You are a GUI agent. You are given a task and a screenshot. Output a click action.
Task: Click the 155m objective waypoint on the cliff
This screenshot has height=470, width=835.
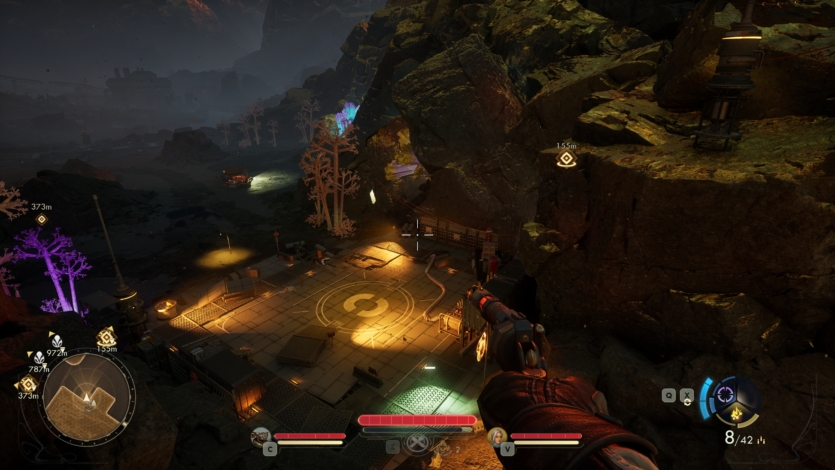[x=566, y=159]
